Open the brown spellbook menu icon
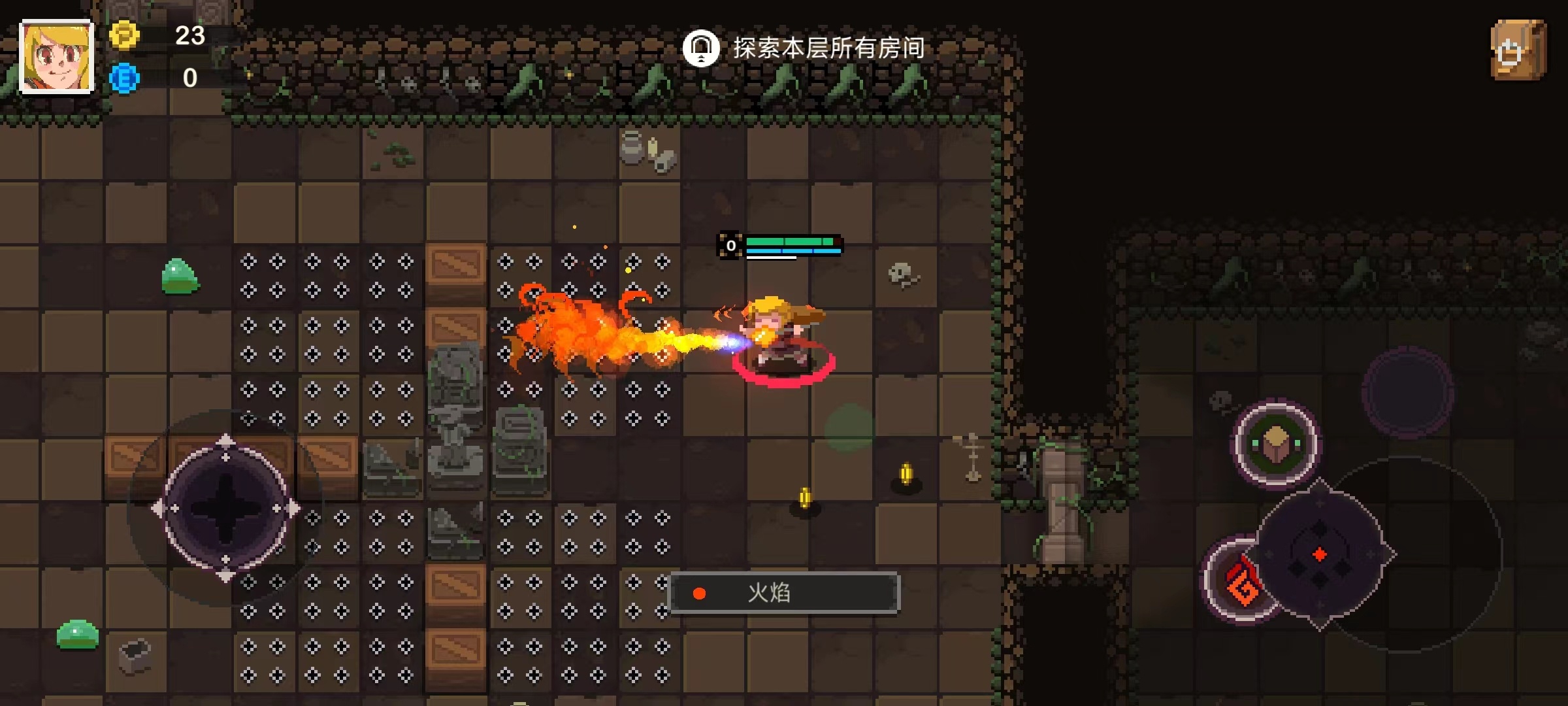Viewport: 1568px width, 706px height. (x=1518, y=51)
